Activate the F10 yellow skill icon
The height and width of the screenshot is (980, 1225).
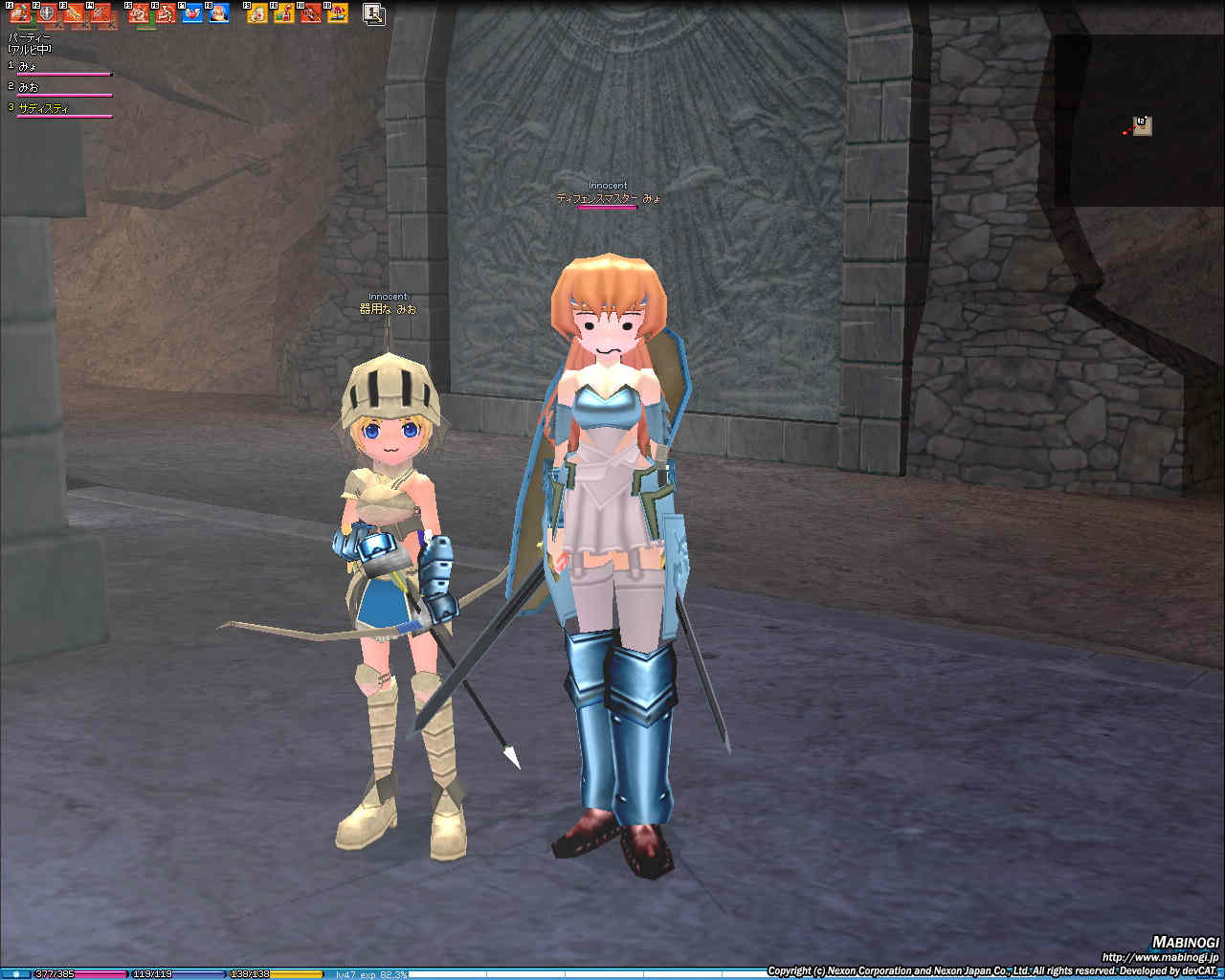[x=284, y=12]
